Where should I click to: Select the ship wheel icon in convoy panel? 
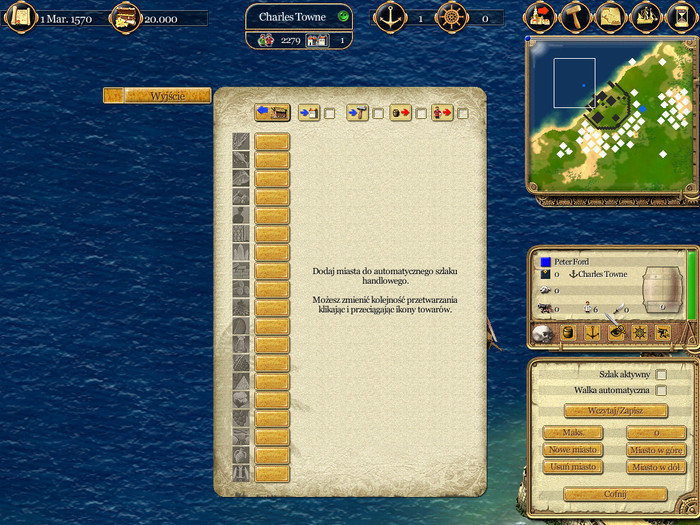638,332
